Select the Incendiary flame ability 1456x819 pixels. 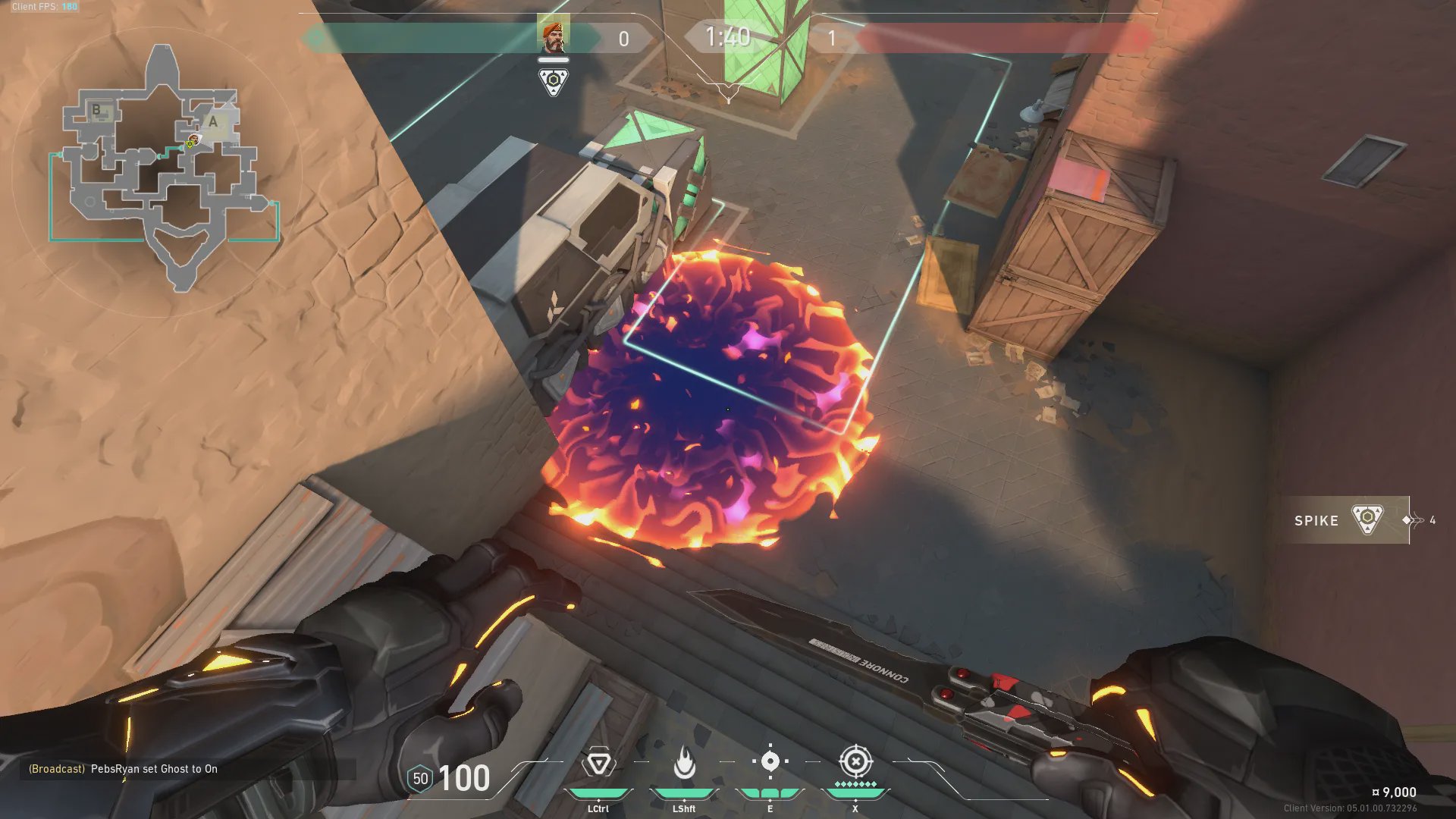pos(684,763)
